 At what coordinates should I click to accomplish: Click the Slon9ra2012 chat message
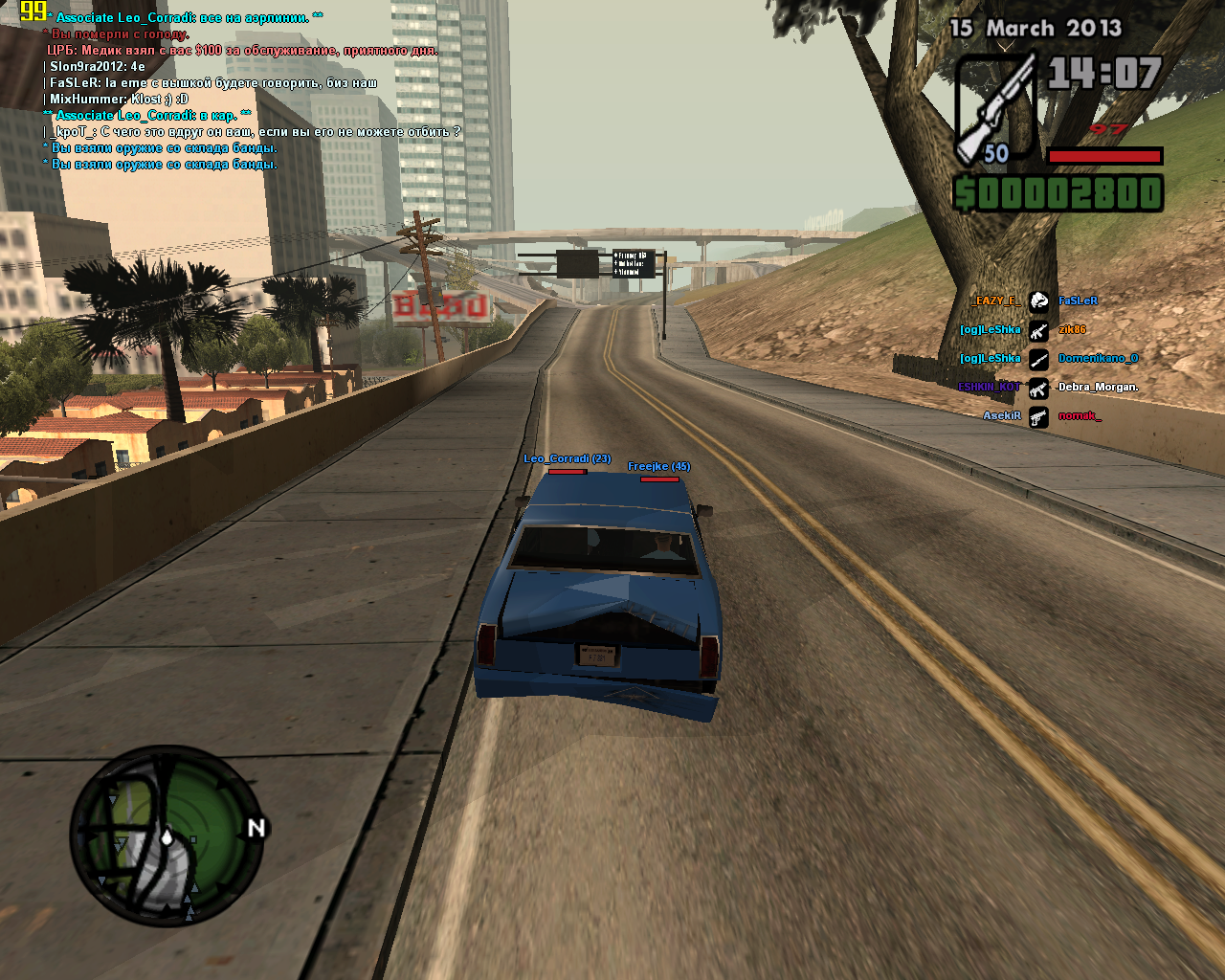[x=98, y=66]
